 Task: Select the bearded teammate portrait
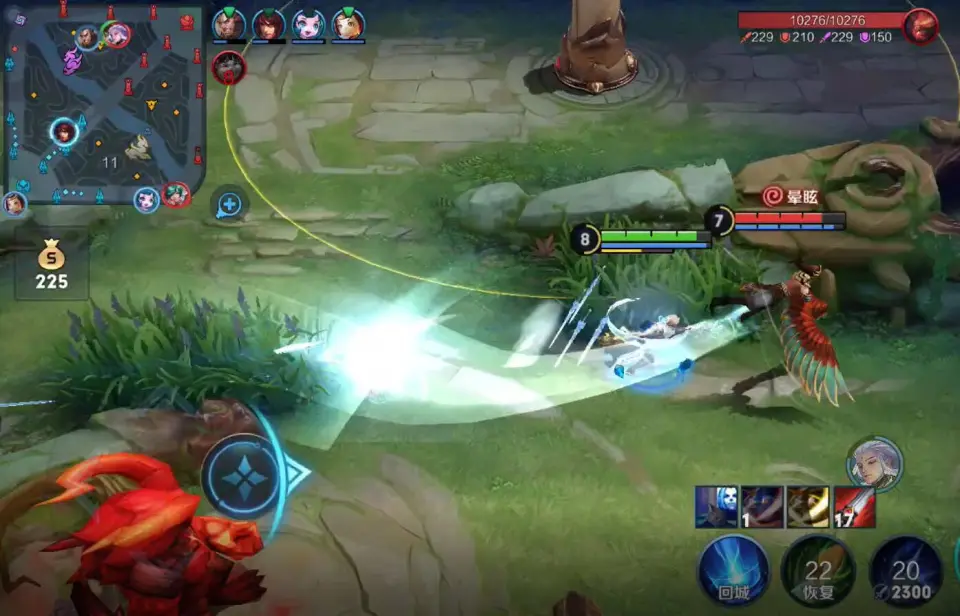point(229,25)
